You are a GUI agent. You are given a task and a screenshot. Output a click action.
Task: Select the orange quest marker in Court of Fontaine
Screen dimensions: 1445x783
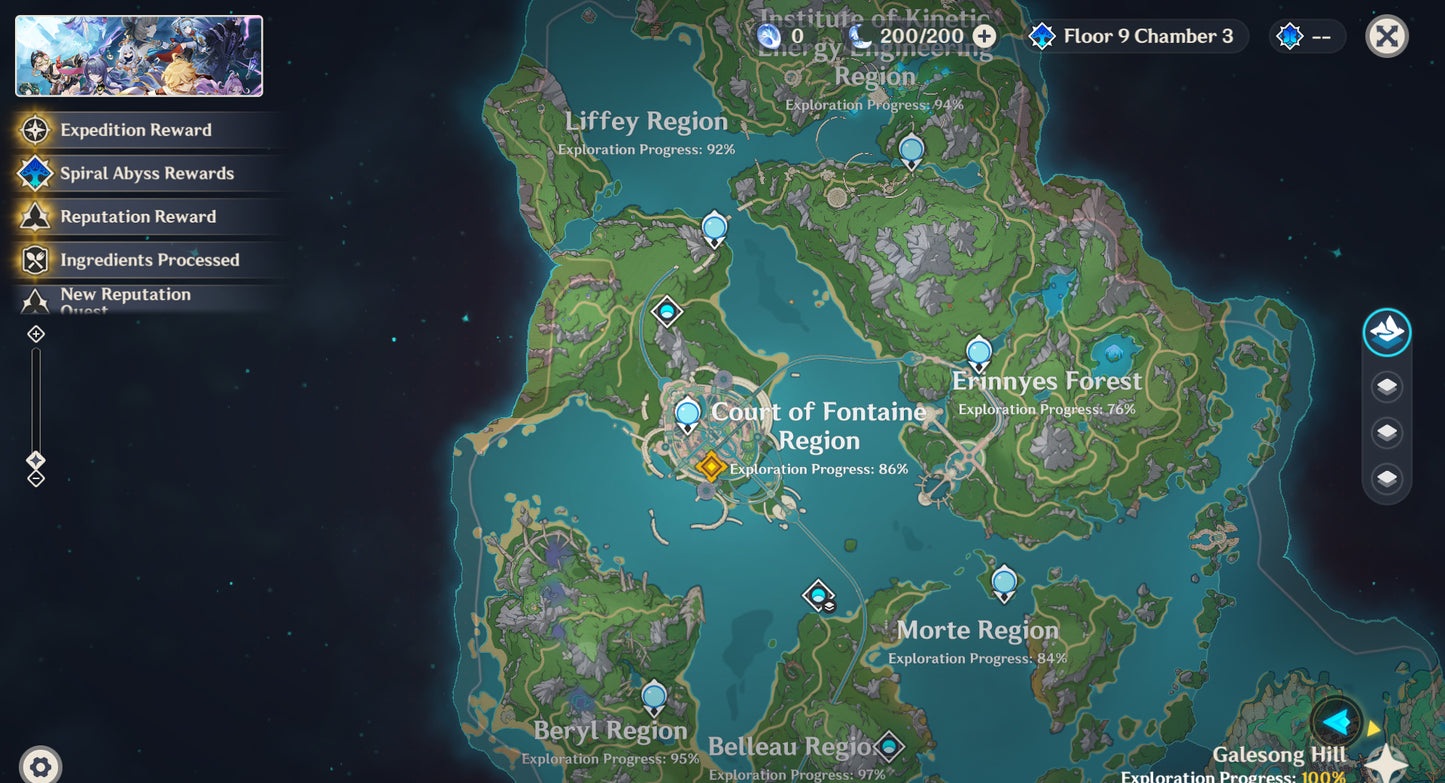[710, 466]
